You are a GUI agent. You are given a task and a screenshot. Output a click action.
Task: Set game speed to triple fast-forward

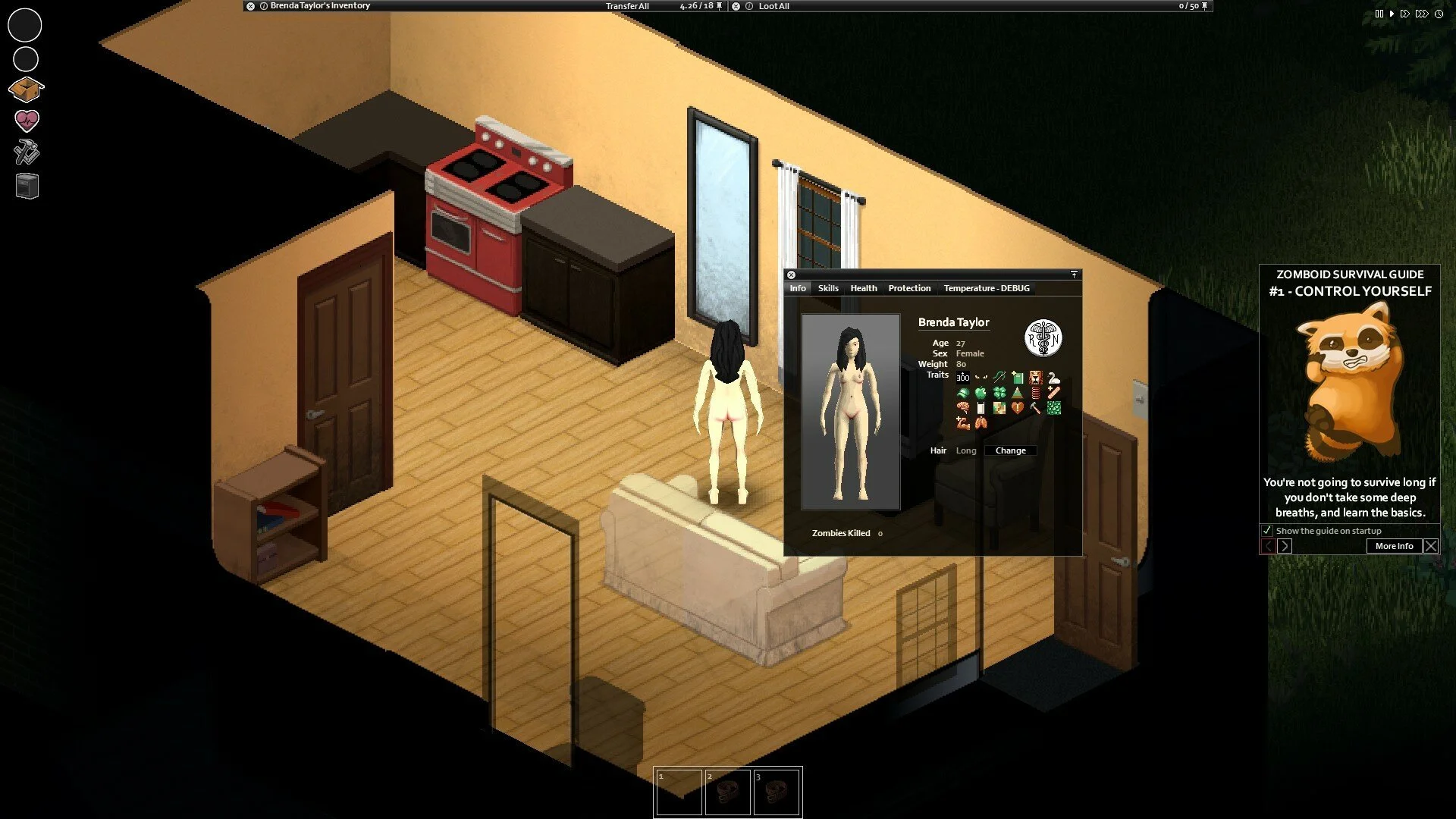click(1422, 14)
